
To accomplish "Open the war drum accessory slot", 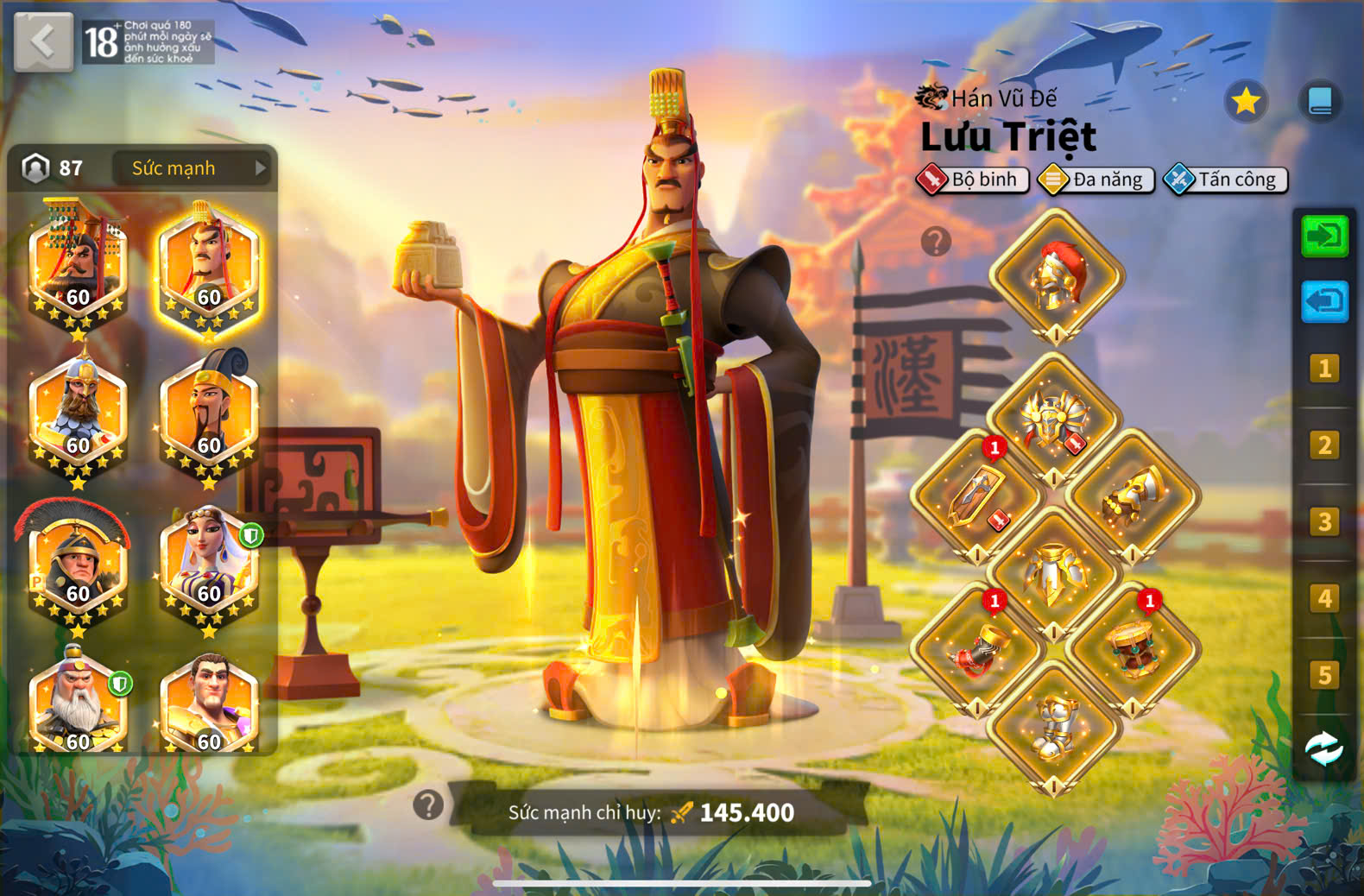I will [x=1133, y=649].
